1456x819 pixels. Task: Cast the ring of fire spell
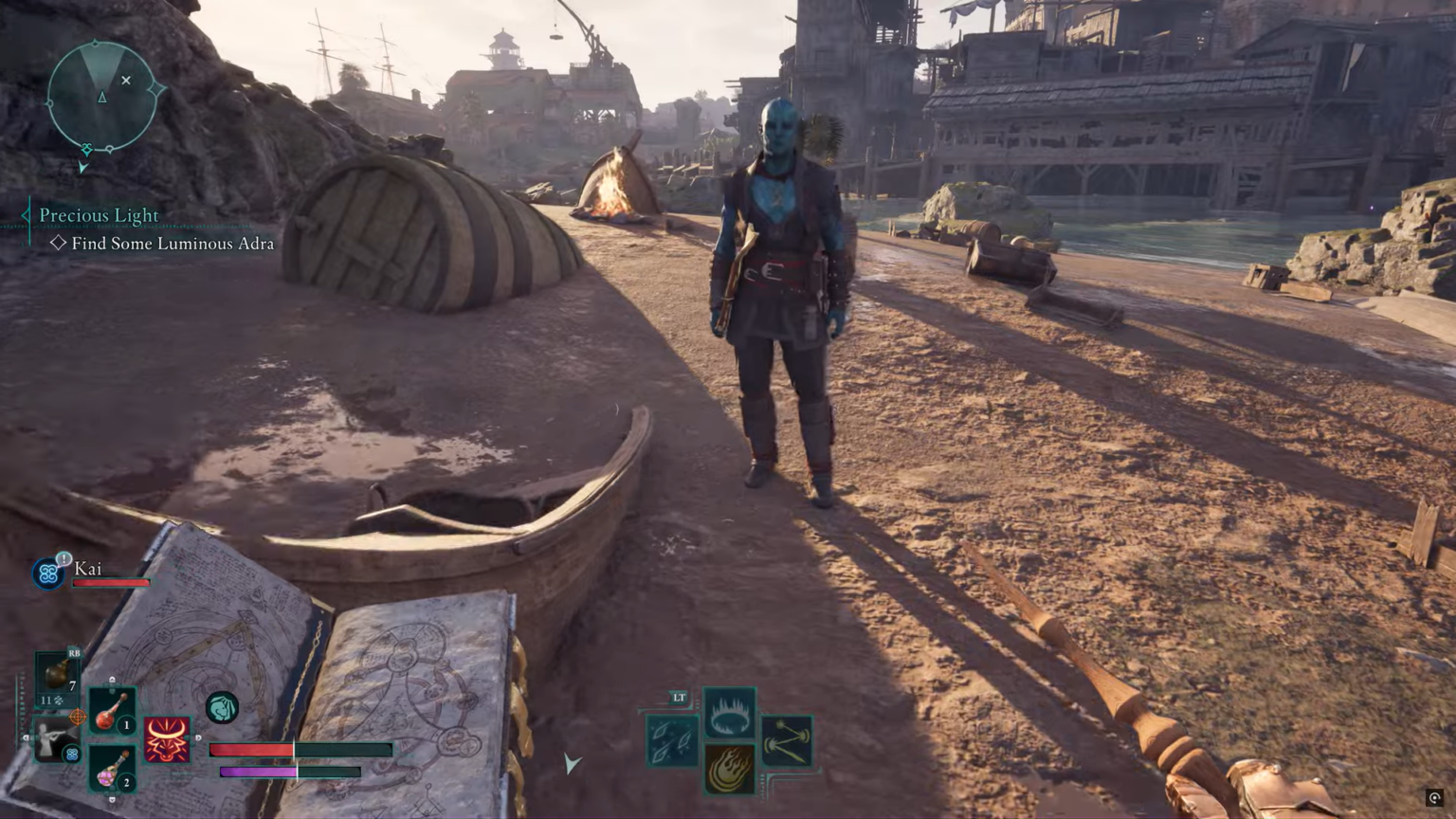[730, 712]
